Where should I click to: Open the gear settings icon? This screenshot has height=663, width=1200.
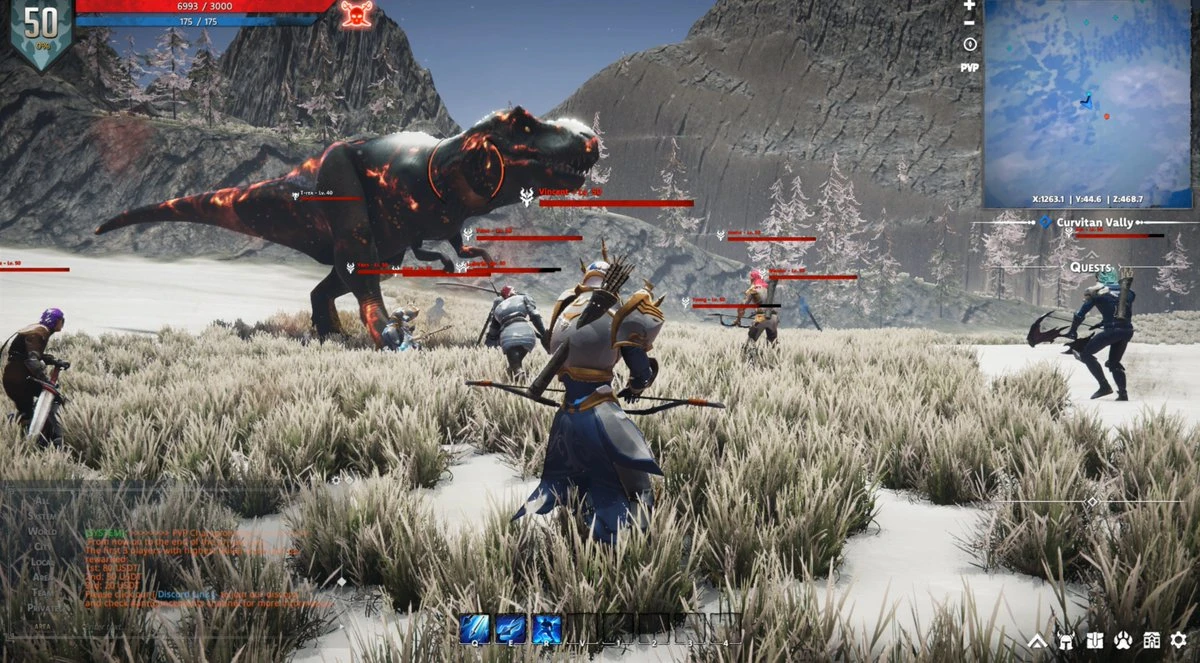coord(1179,640)
